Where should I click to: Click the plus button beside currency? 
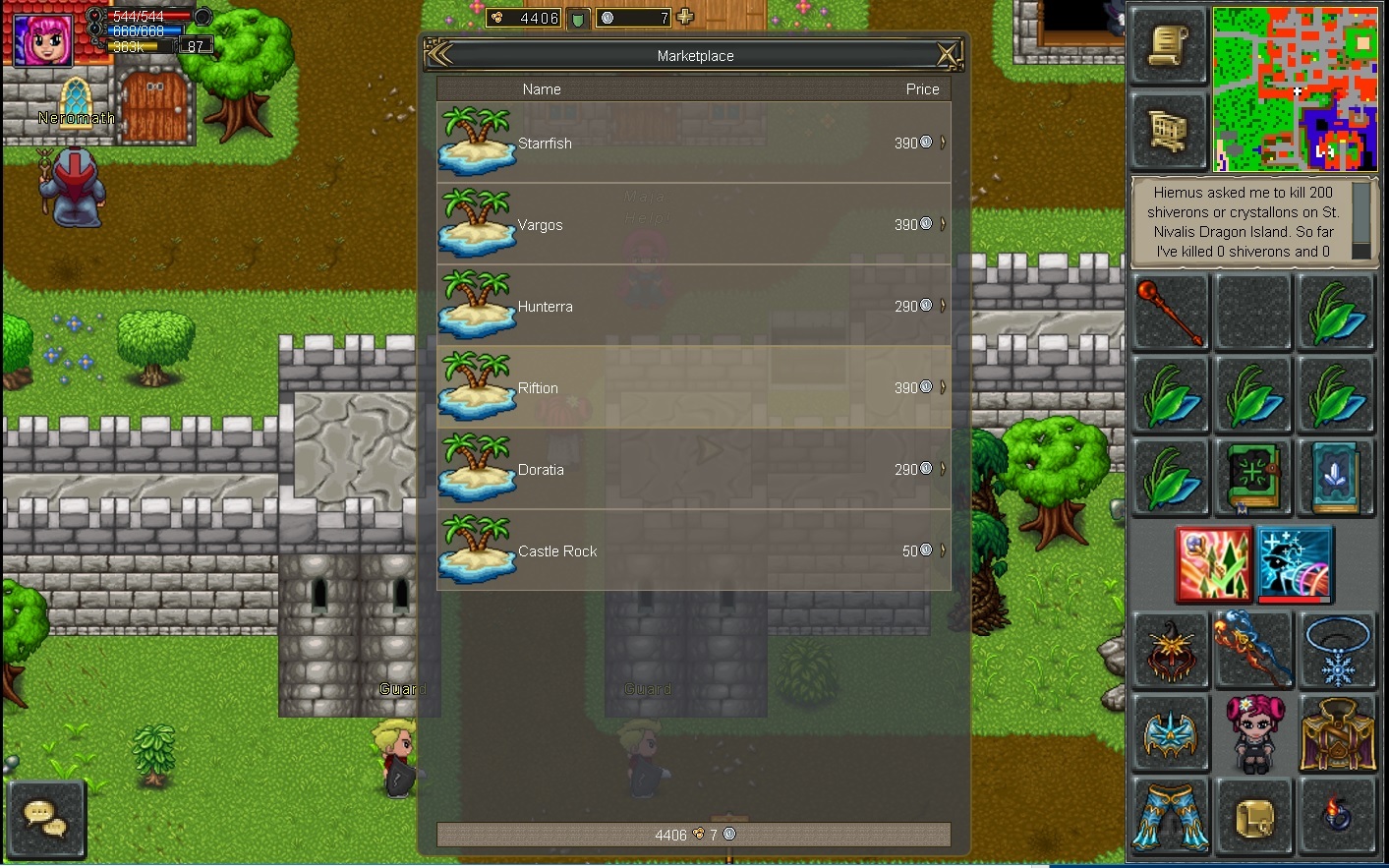[685, 17]
